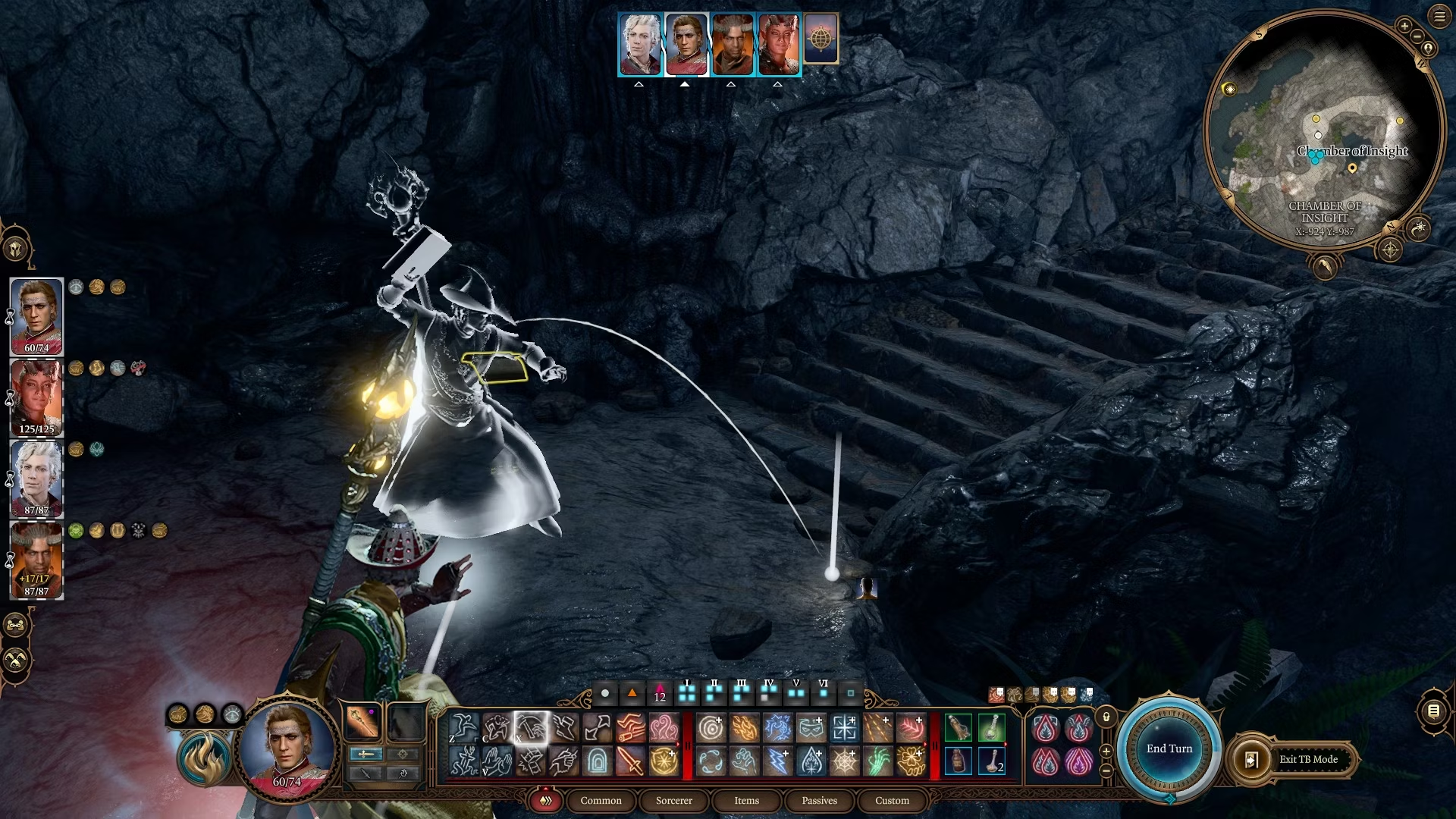Open the main menu hamburger button
Viewport: 1456px width, 819px height.
[x=1439, y=17]
